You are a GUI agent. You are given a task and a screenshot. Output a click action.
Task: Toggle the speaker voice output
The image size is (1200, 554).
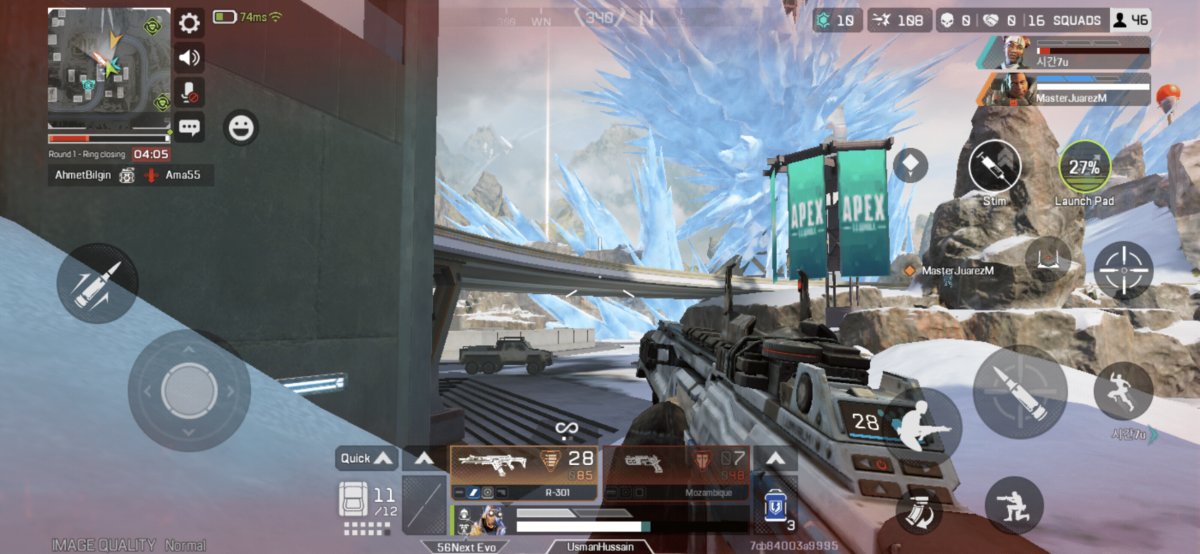pos(189,57)
